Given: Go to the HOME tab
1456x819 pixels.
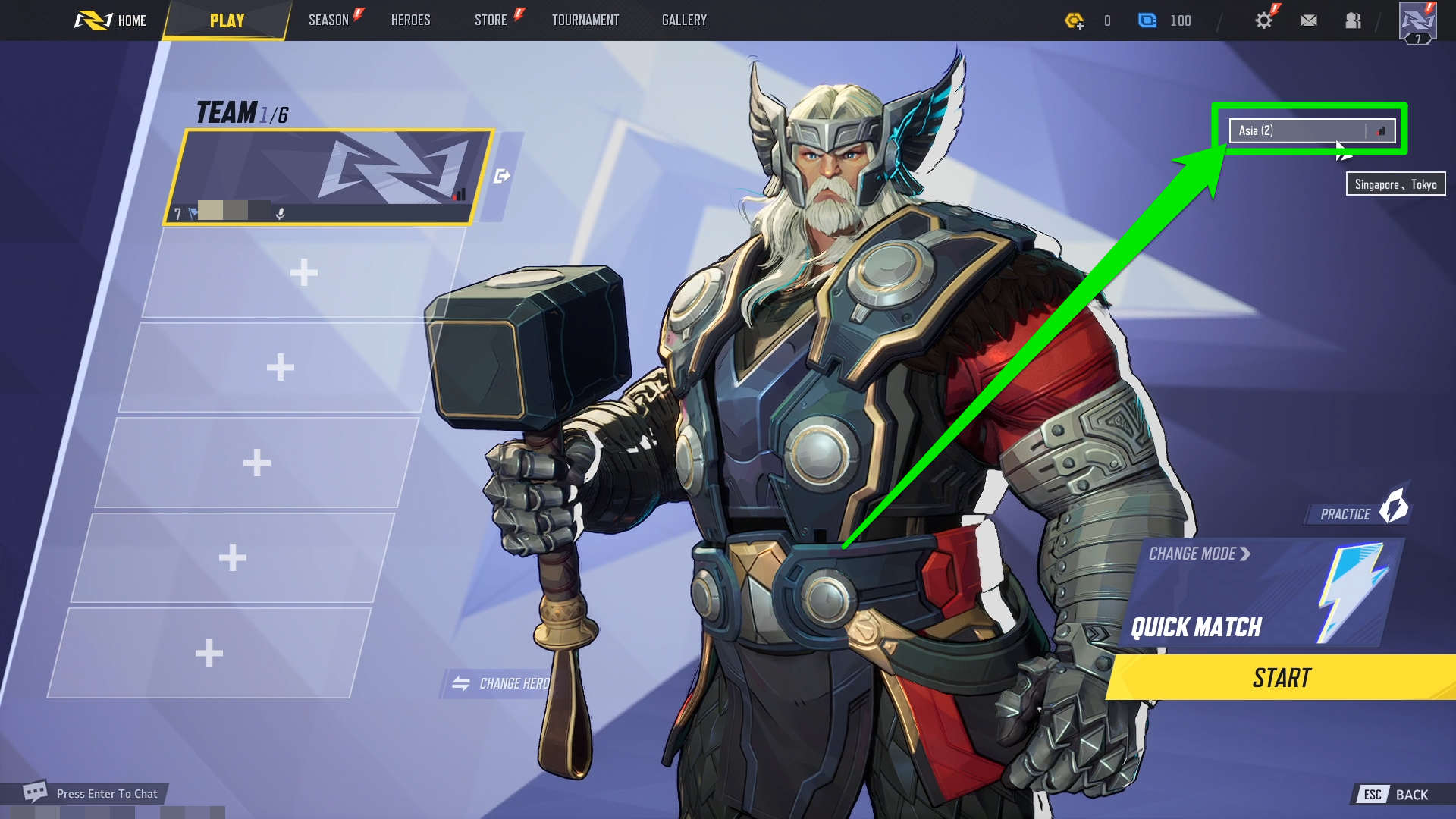Looking at the screenshot, I should [x=111, y=20].
